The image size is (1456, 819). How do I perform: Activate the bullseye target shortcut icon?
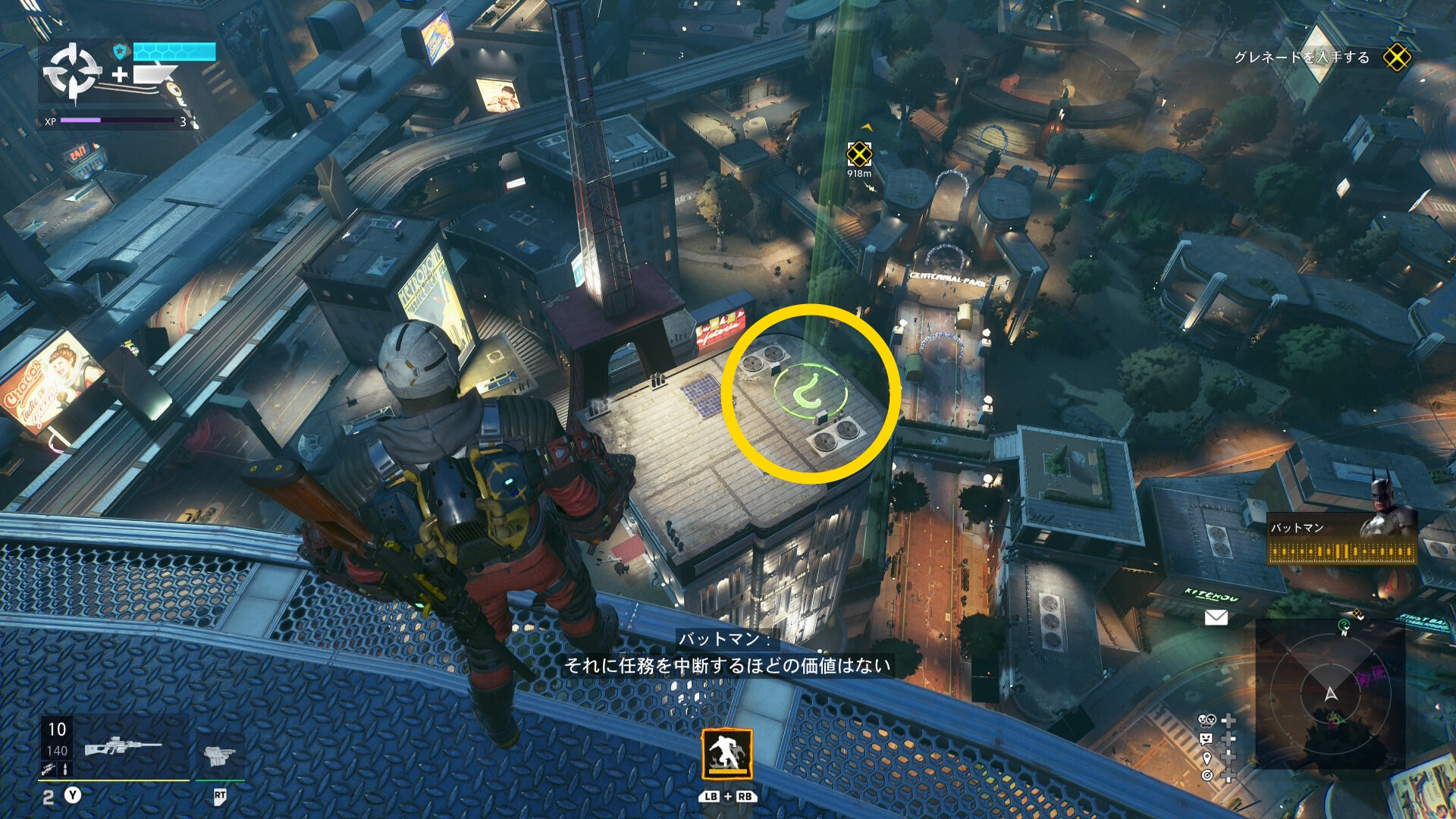coord(1207,775)
